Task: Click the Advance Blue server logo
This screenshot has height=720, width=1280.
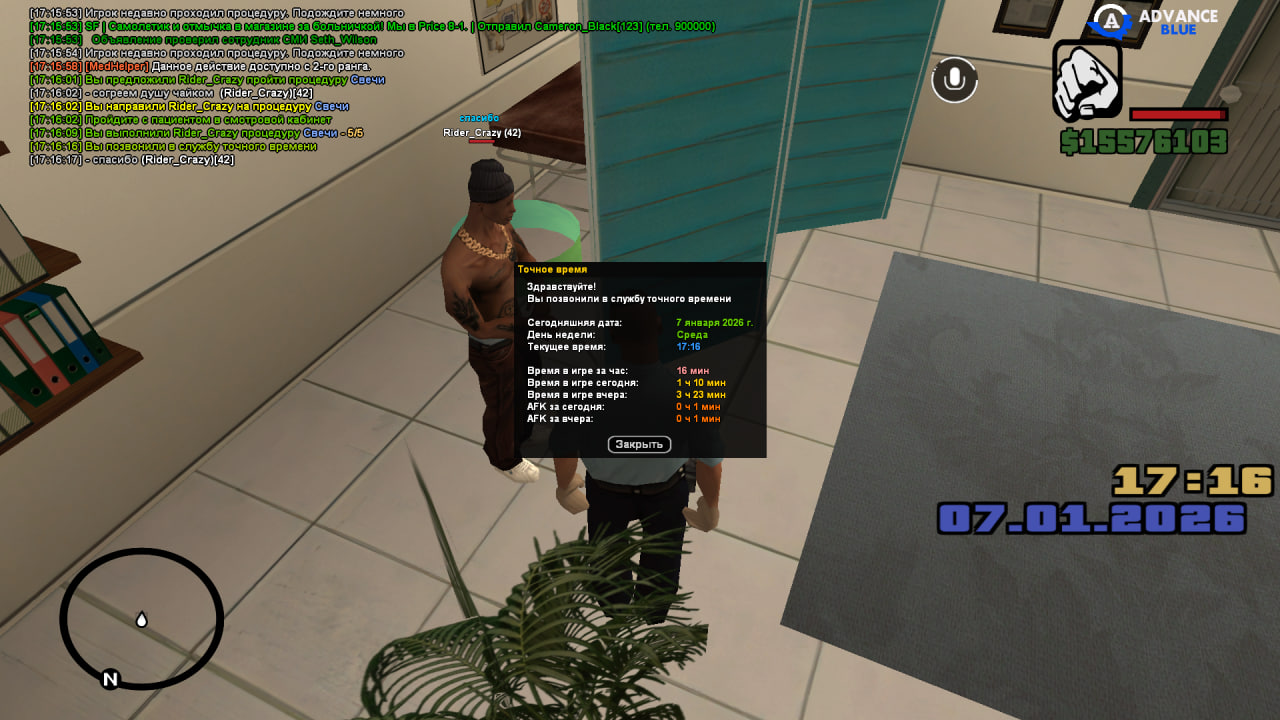Action: 1153,21
